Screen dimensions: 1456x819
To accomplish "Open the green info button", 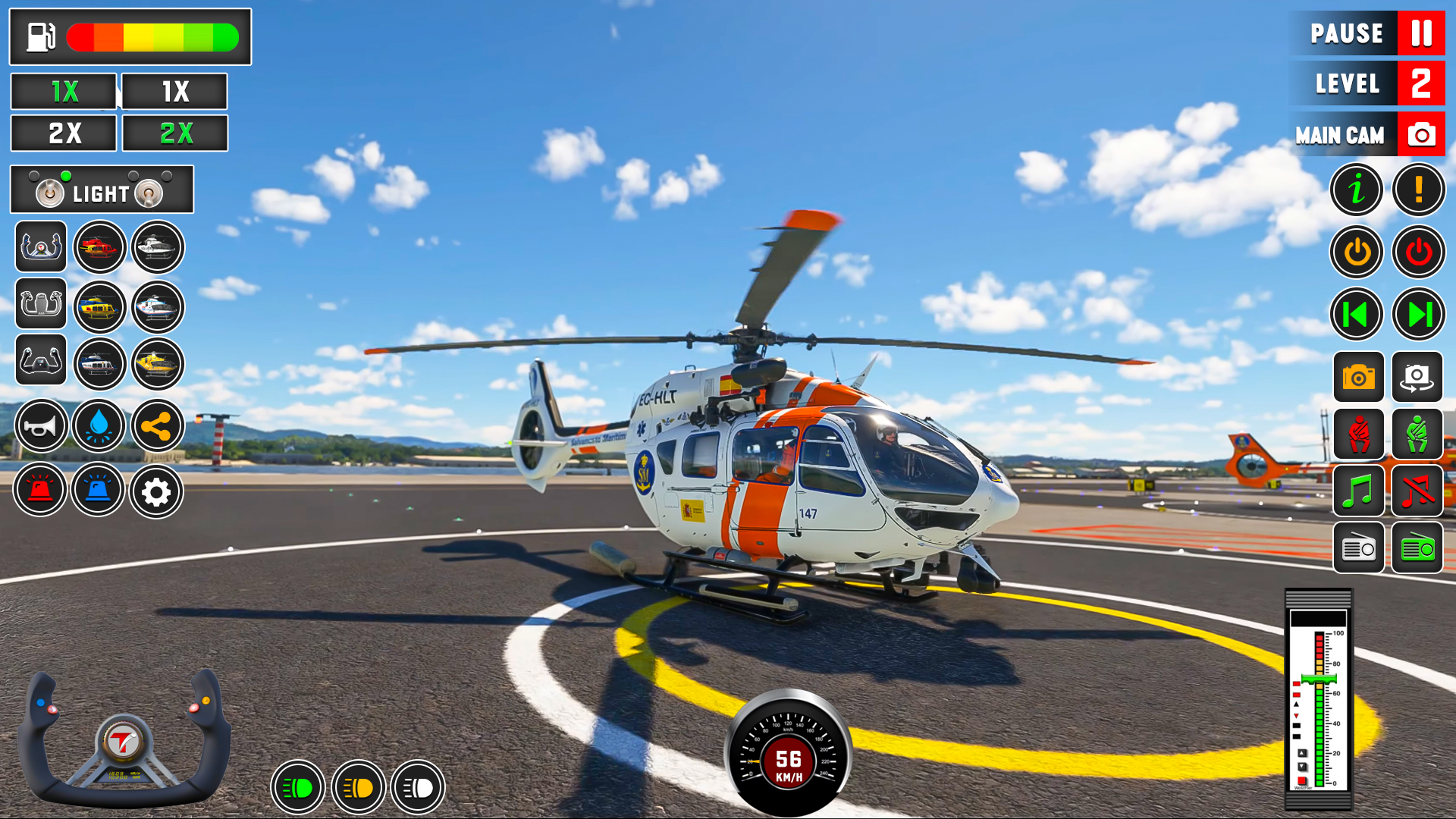I will click(1357, 190).
